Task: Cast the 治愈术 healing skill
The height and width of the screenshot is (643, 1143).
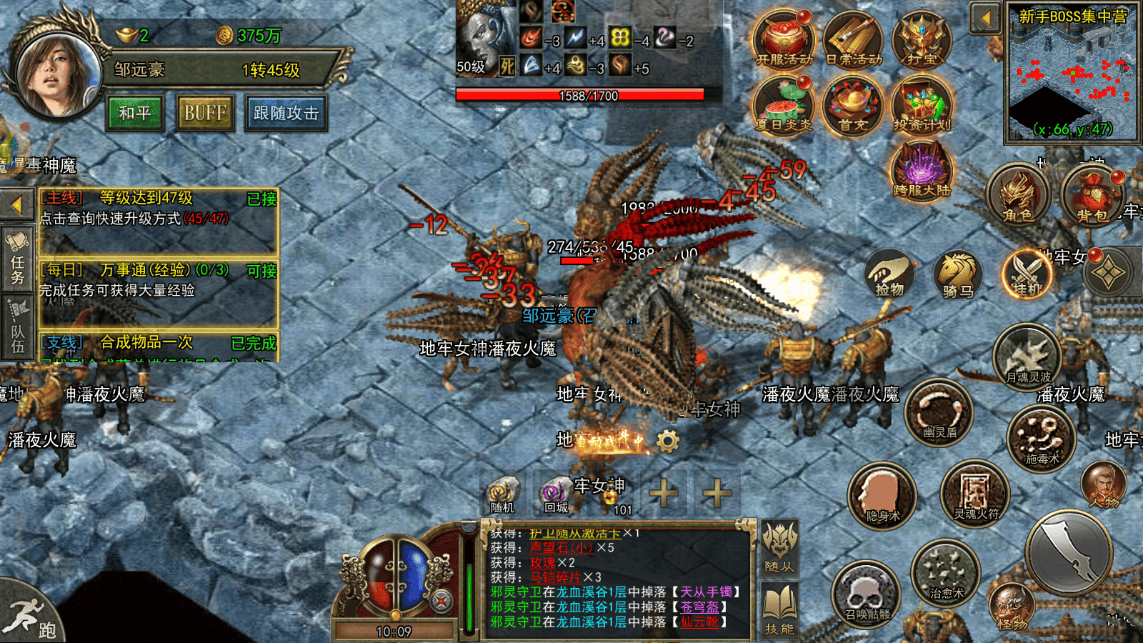Action: pyautogui.click(x=944, y=572)
